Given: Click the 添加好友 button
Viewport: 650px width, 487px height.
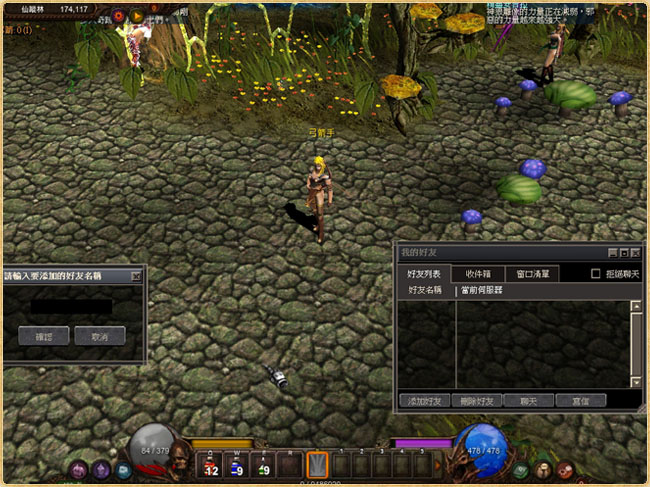Looking at the screenshot, I should pos(424,400).
